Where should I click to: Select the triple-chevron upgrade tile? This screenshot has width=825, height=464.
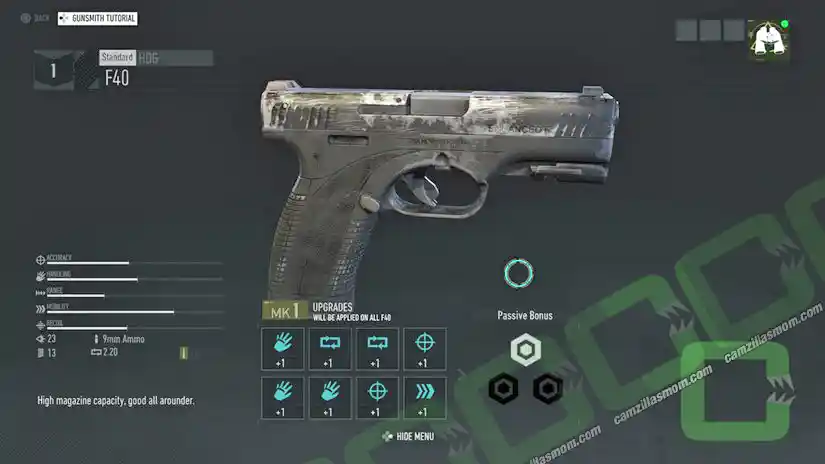pos(425,396)
